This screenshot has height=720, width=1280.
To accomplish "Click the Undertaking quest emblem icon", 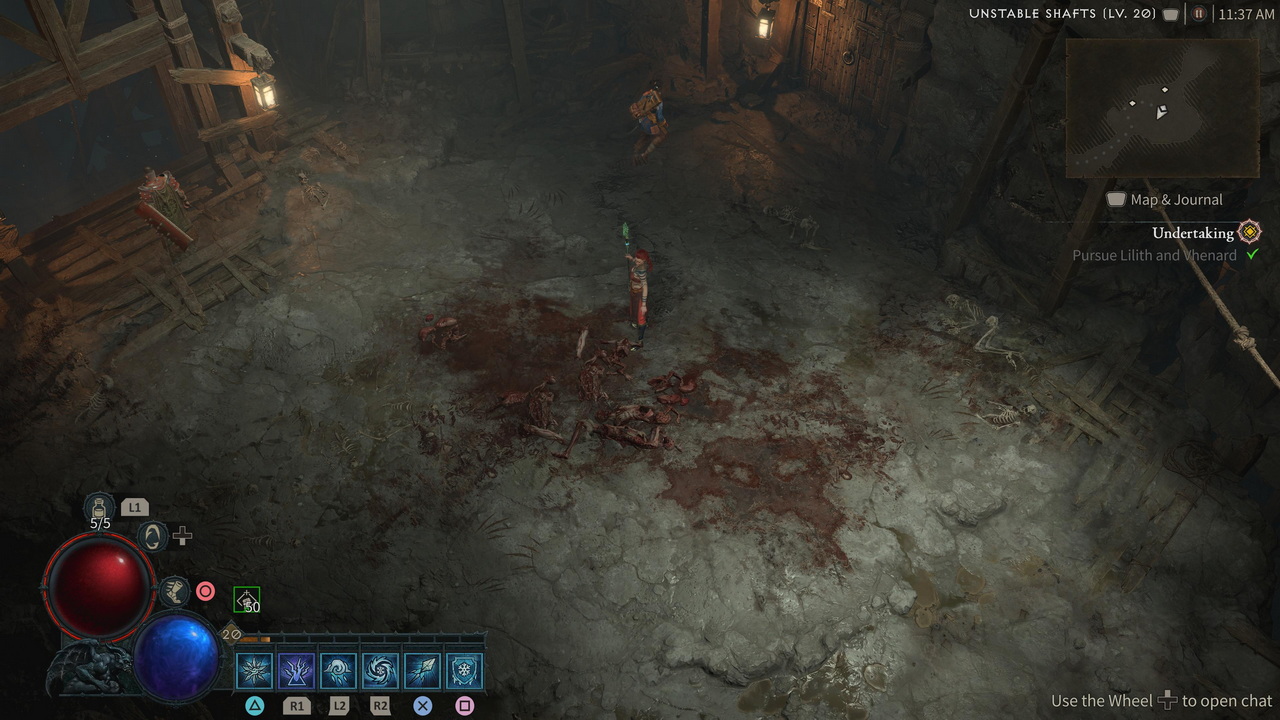I will (x=1249, y=233).
